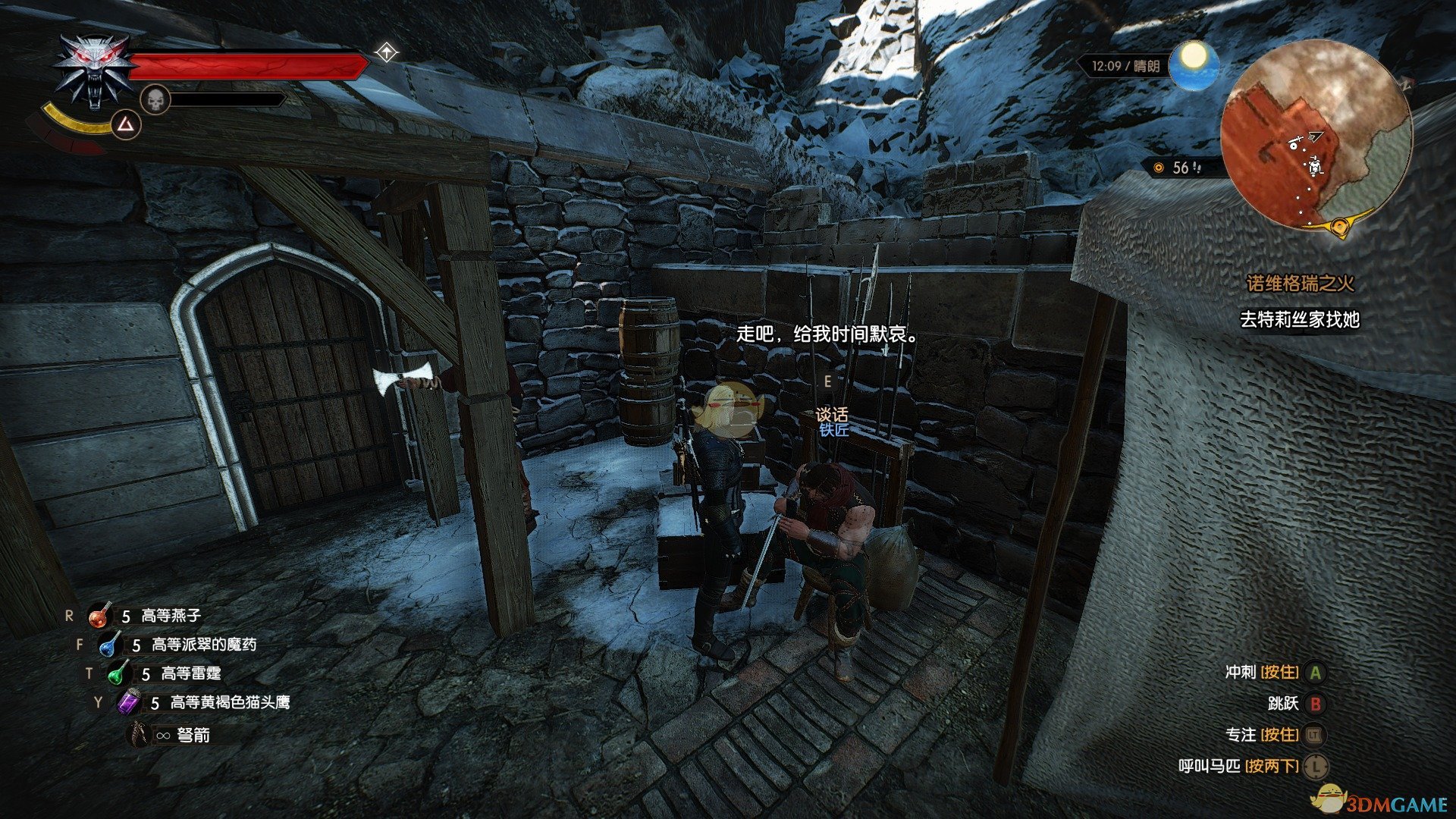Click the quest objective 去特莉丝家找她
This screenshot has height=819, width=1456.
[x=1299, y=320]
